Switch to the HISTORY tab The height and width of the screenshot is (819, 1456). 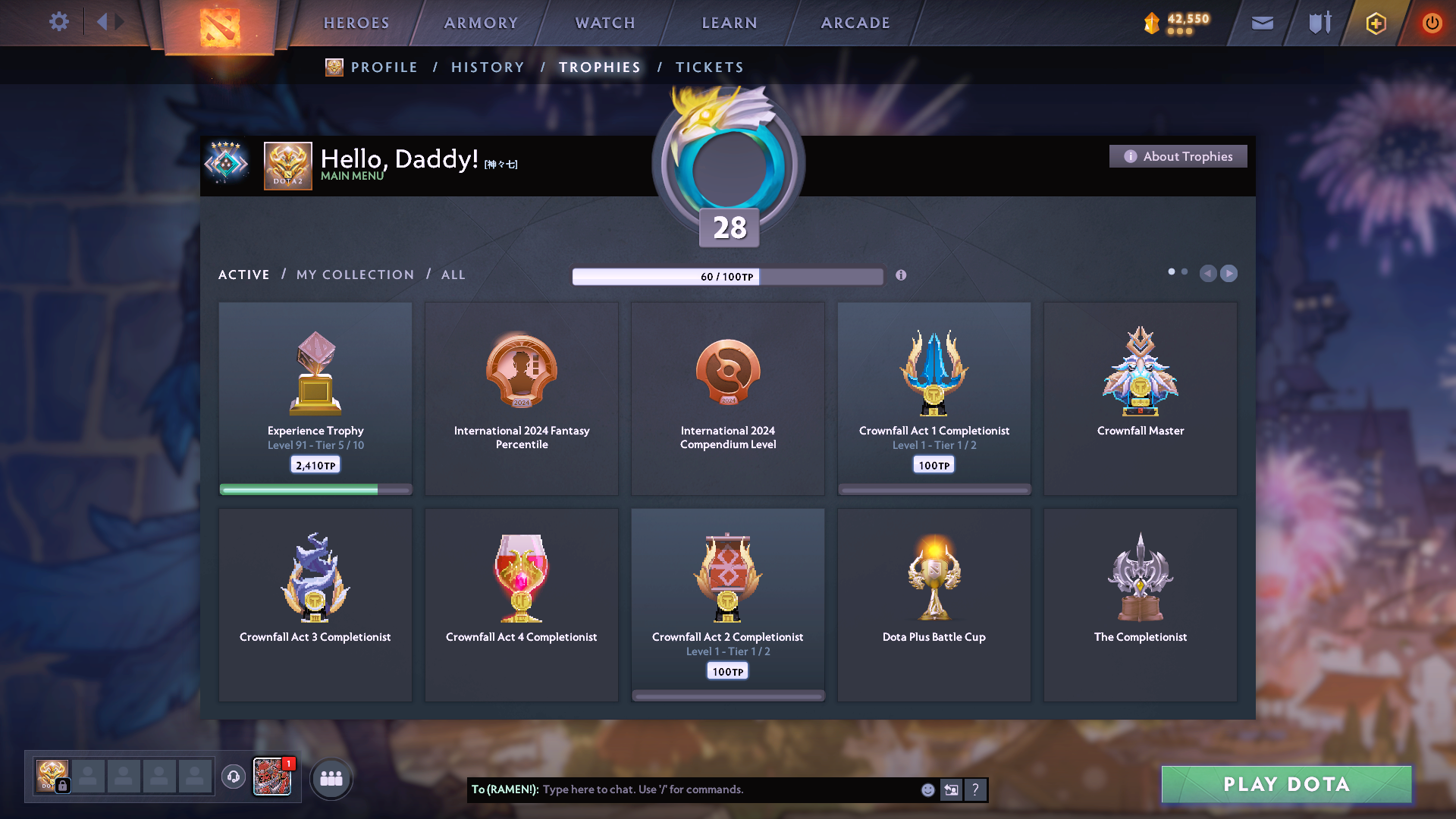[488, 67]
